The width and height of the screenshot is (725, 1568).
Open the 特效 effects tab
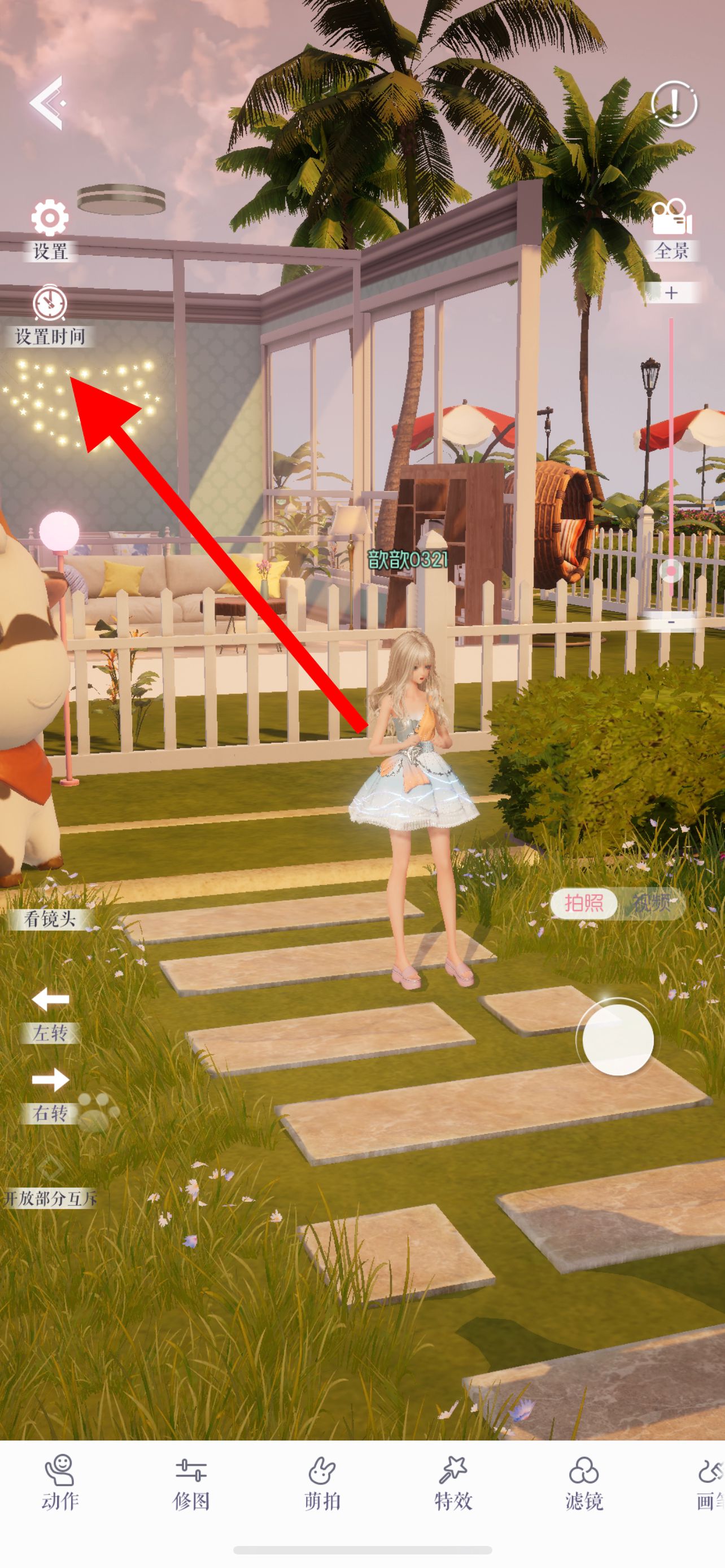[x=453, y=1483]
